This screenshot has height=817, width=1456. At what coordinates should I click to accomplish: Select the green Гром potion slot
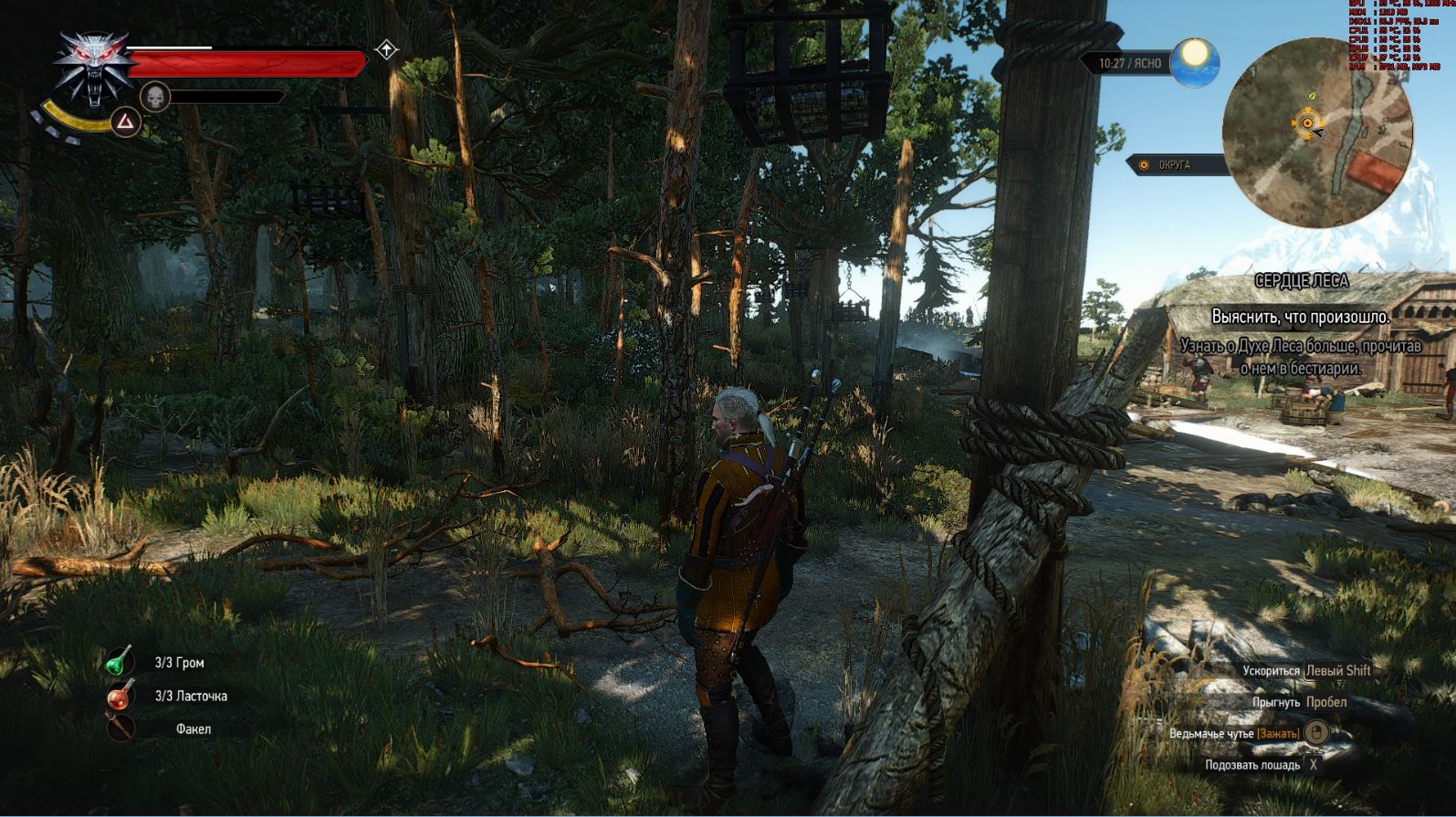(x=120, y=662)
